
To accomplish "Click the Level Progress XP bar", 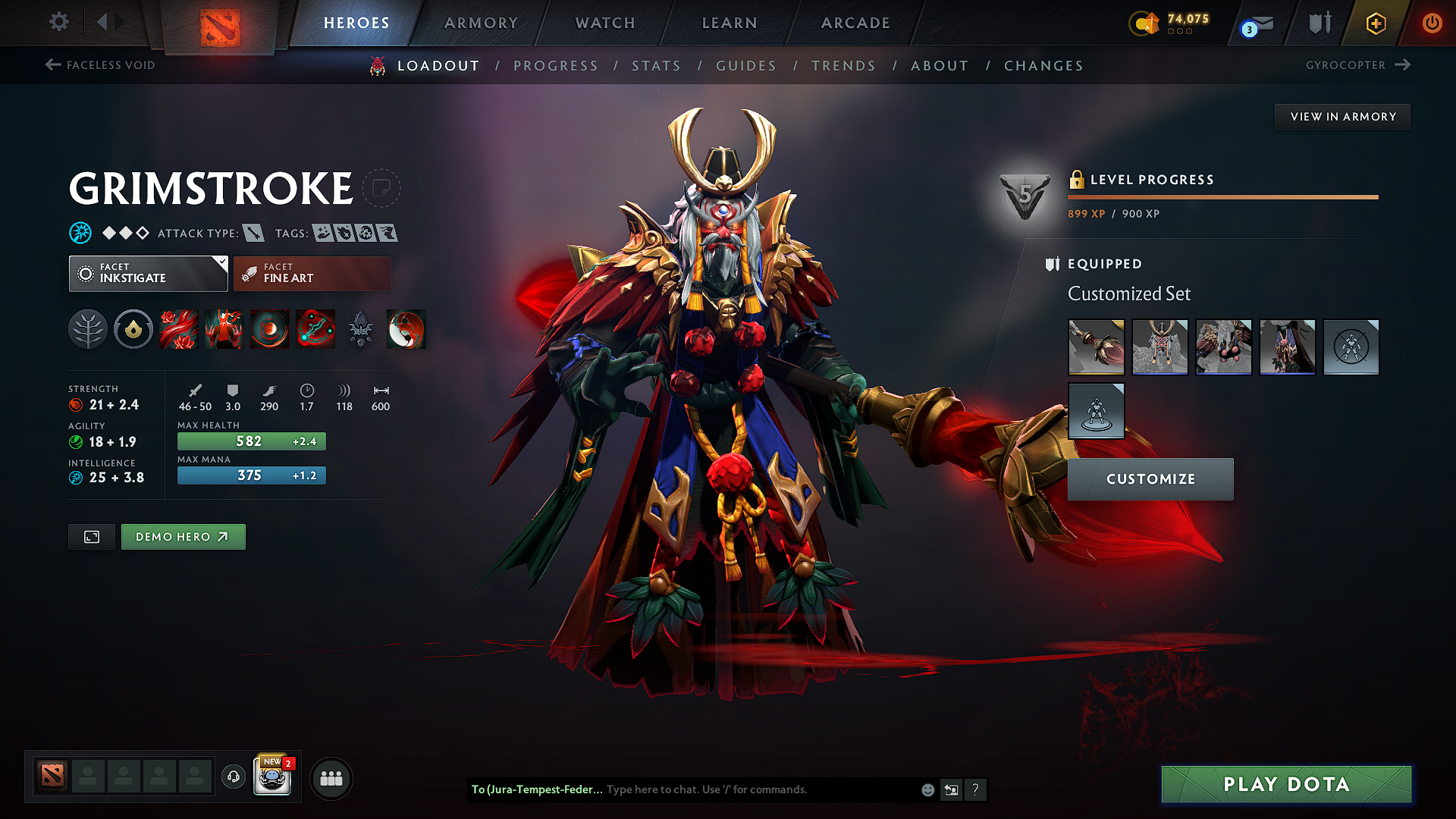I will pos(1222,197).
